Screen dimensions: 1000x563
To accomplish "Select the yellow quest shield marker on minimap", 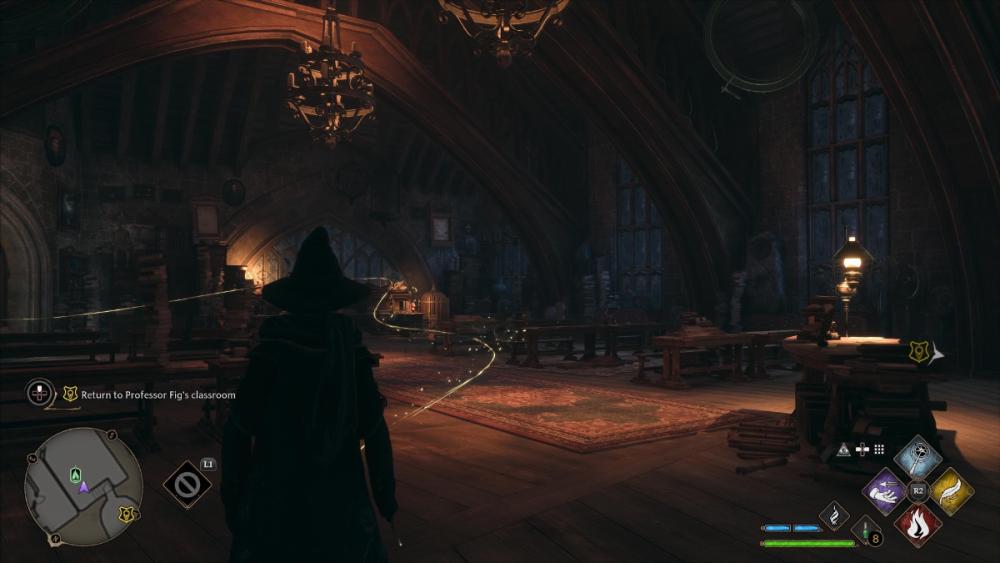I will pyautogui.click(x=126, y=514).
